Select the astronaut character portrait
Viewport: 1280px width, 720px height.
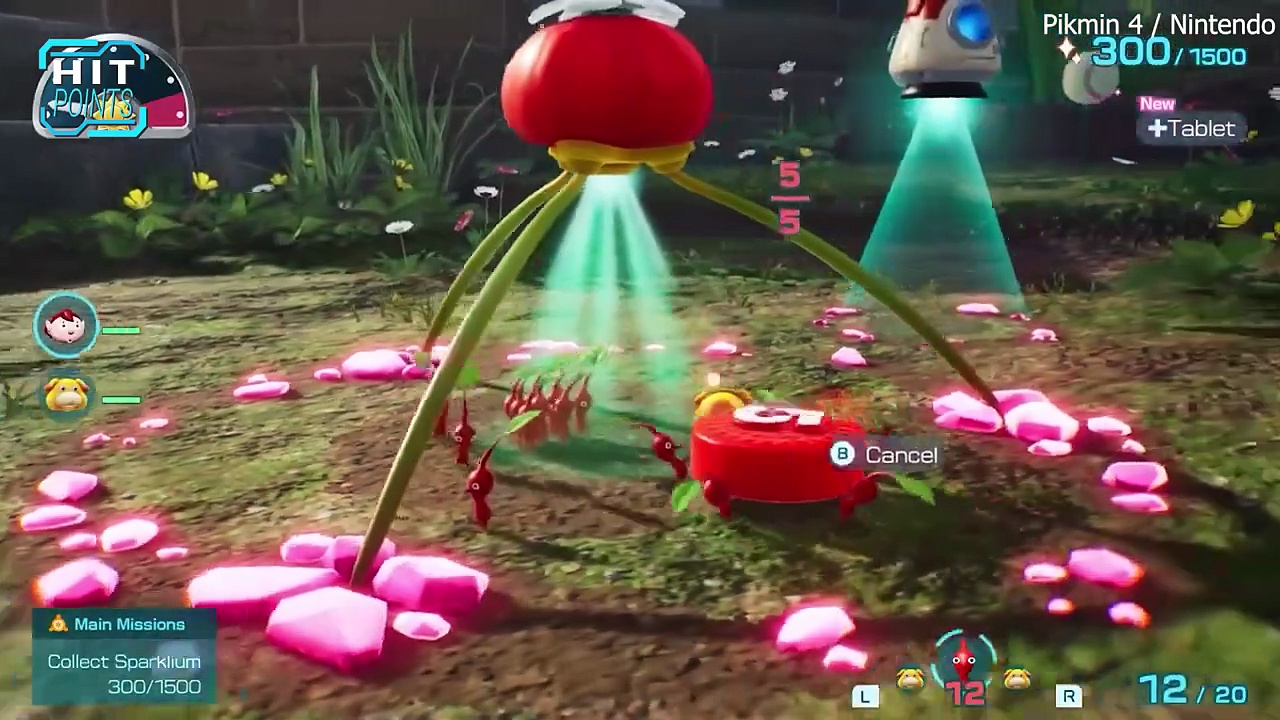[65, 325]
